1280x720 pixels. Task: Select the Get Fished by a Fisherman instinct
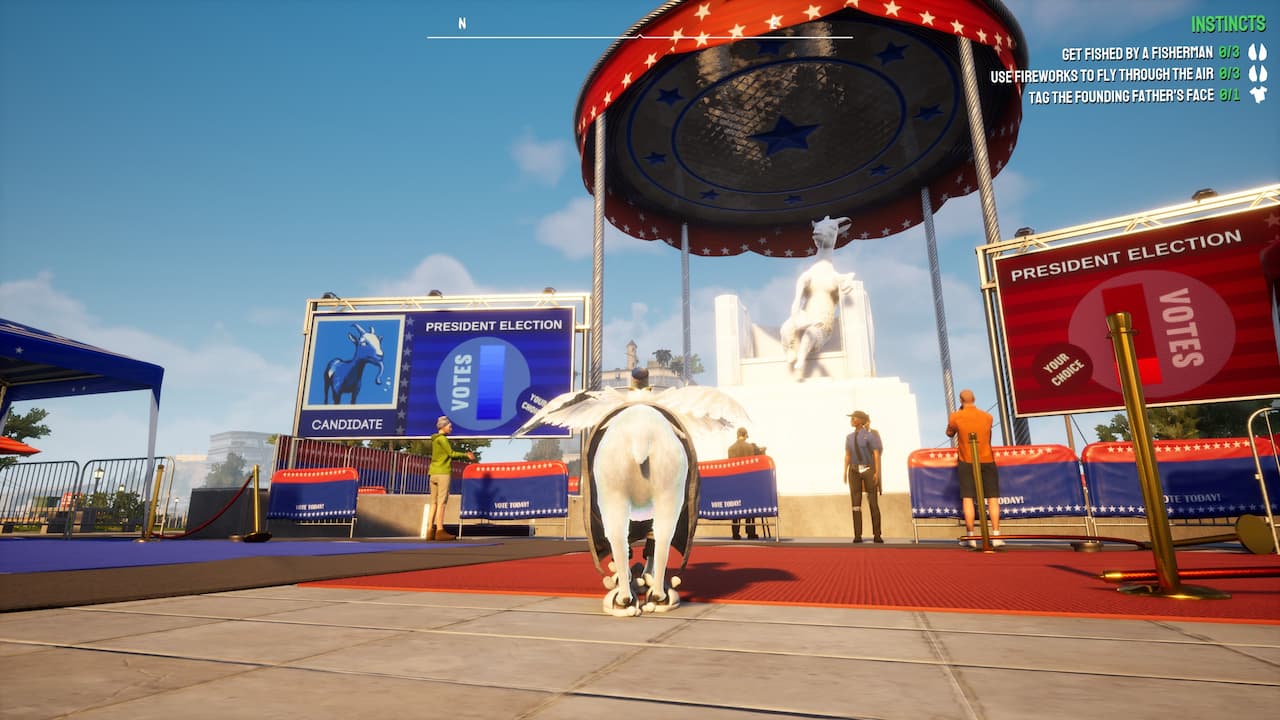(x=1138, y=53)
